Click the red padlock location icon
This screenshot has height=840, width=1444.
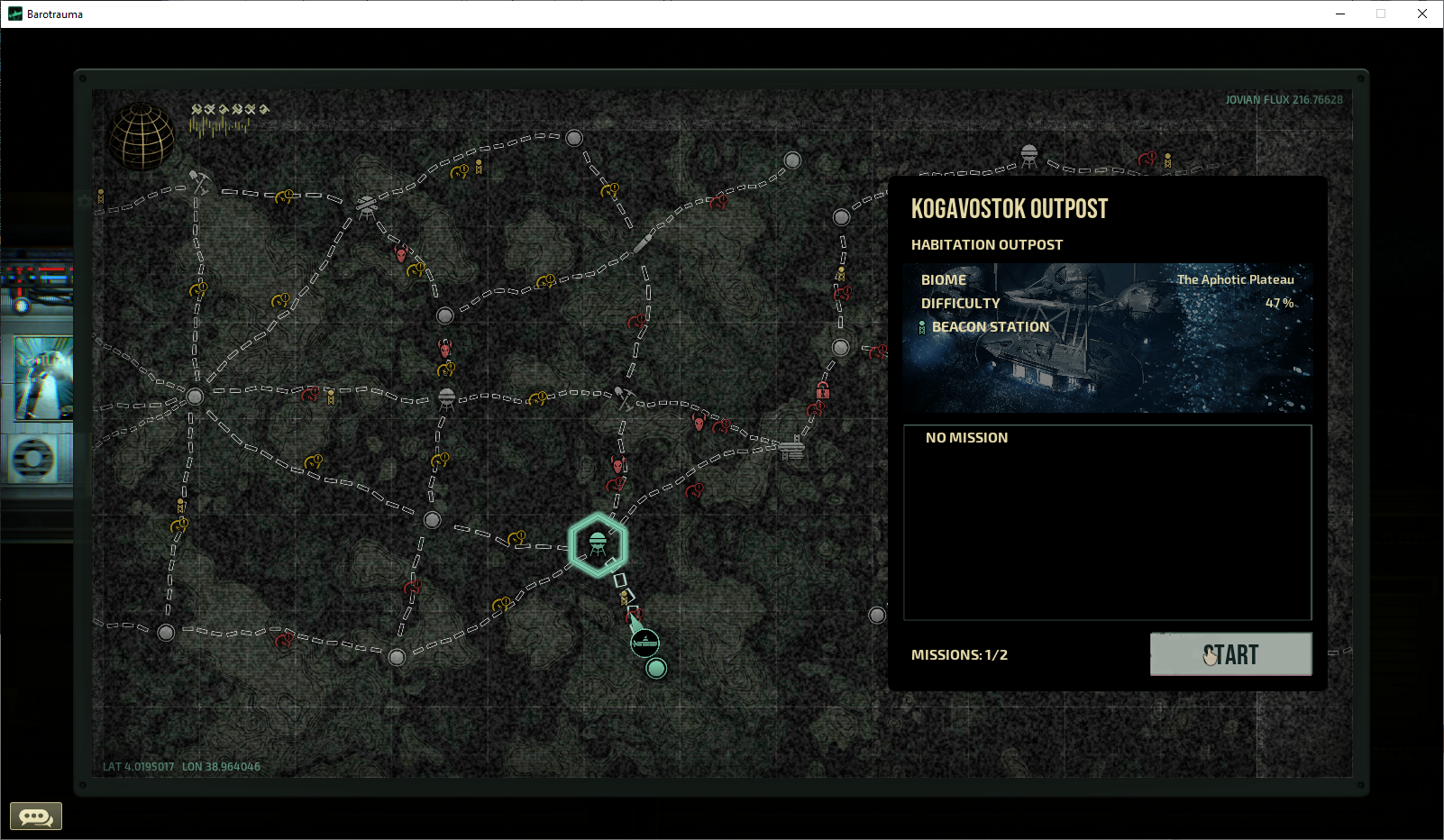point(823,390)
